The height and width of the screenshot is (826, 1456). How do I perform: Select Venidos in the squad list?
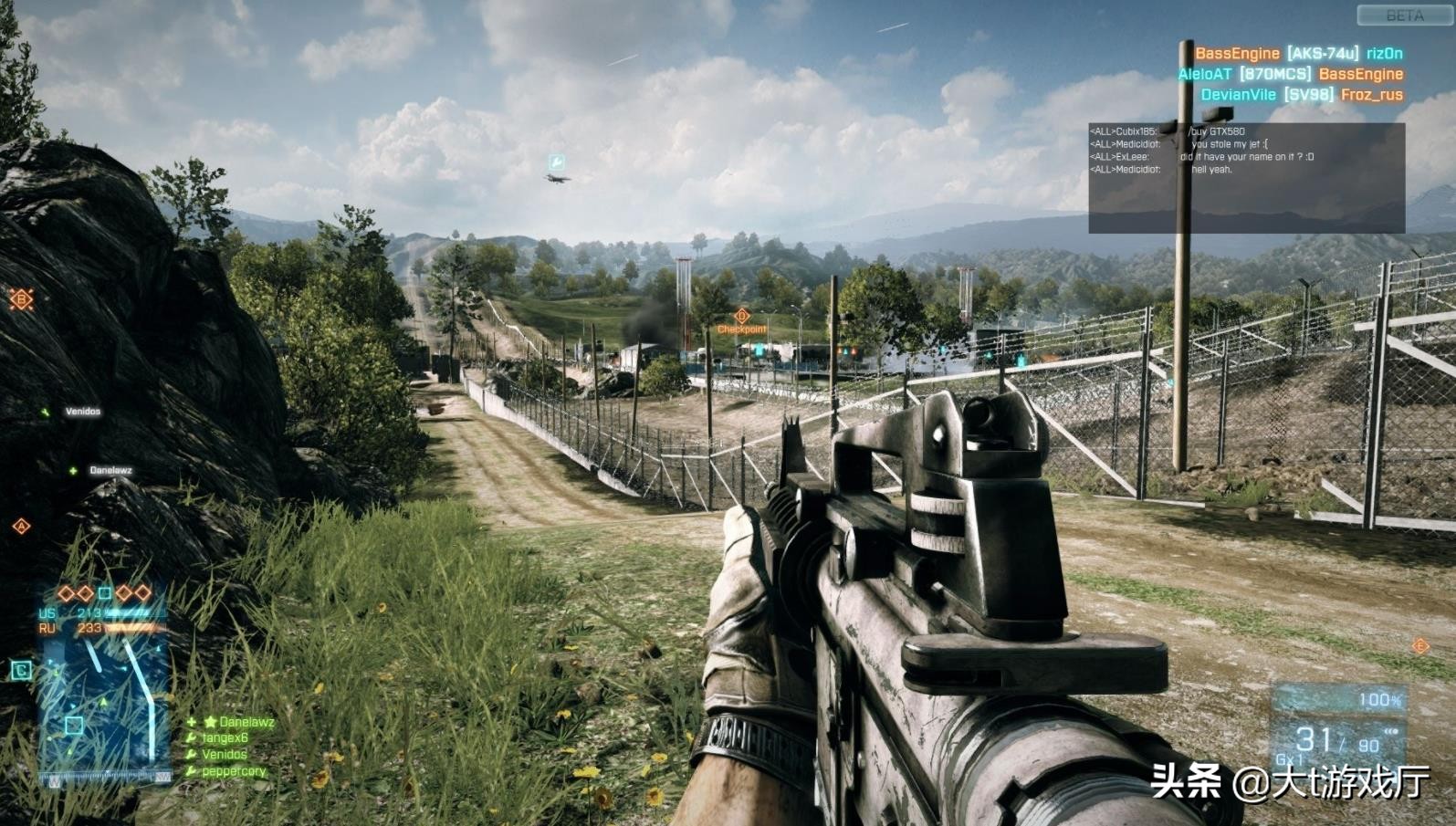224,755
